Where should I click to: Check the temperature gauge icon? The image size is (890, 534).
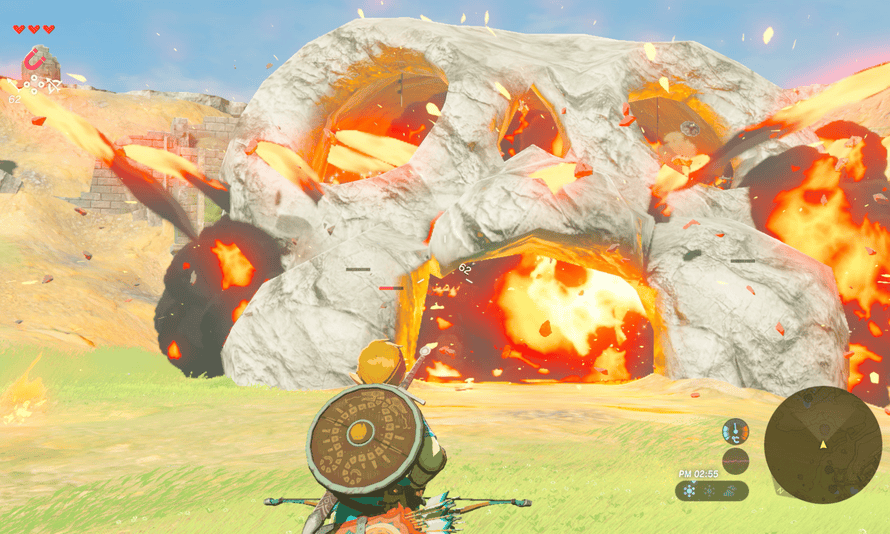point(736,431)
